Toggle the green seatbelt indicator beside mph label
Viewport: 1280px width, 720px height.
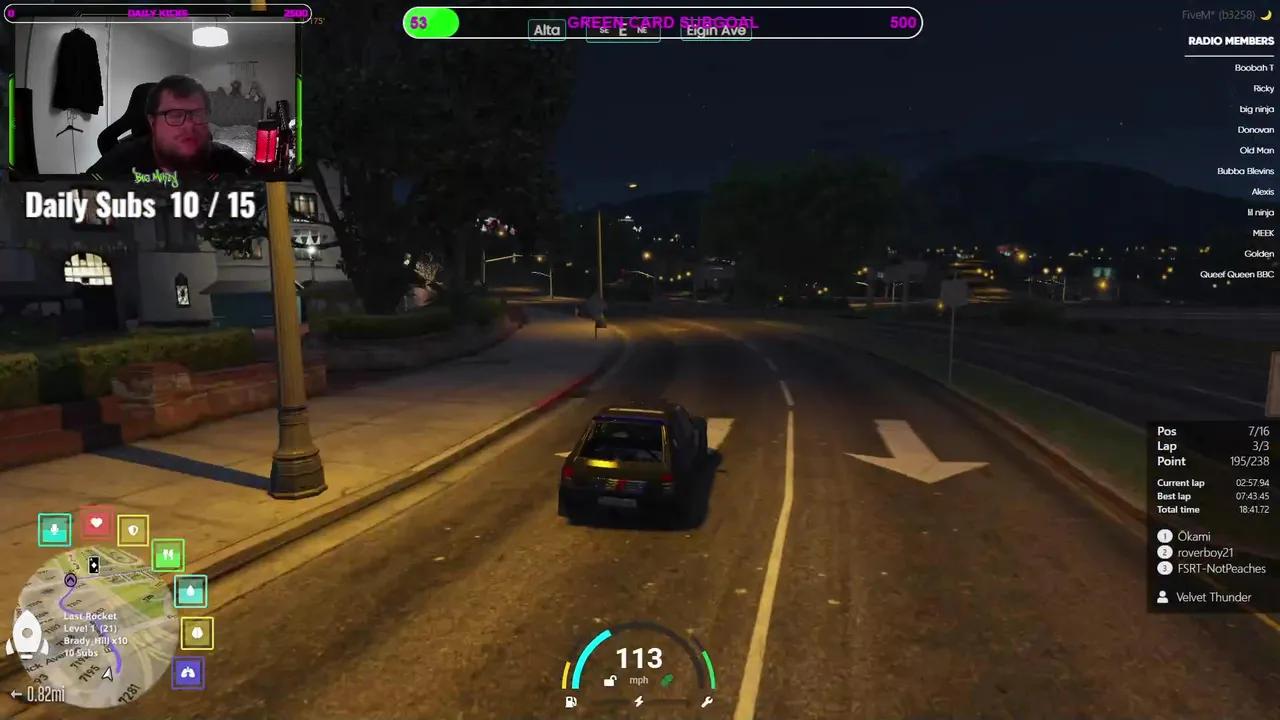[667, 680]
